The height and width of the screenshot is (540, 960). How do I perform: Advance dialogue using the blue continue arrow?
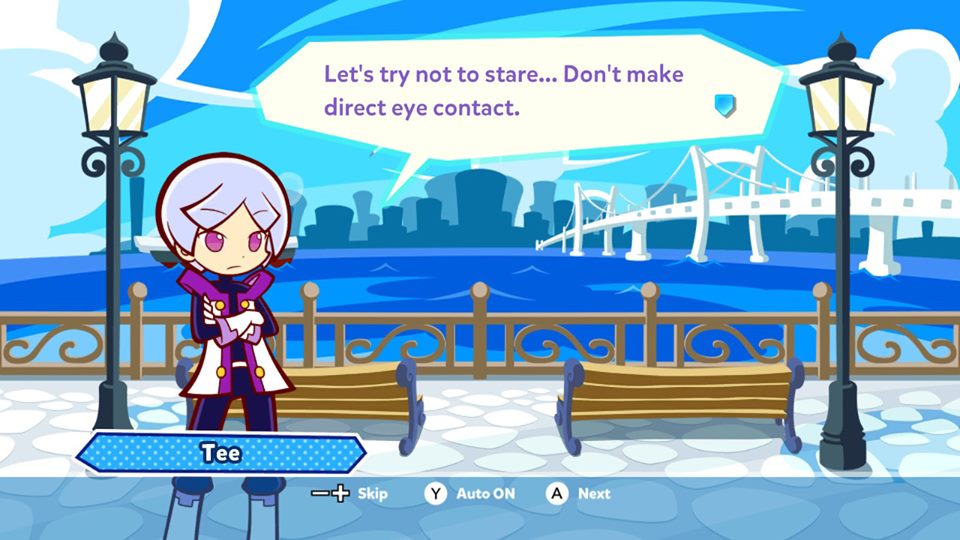(725, 105)
